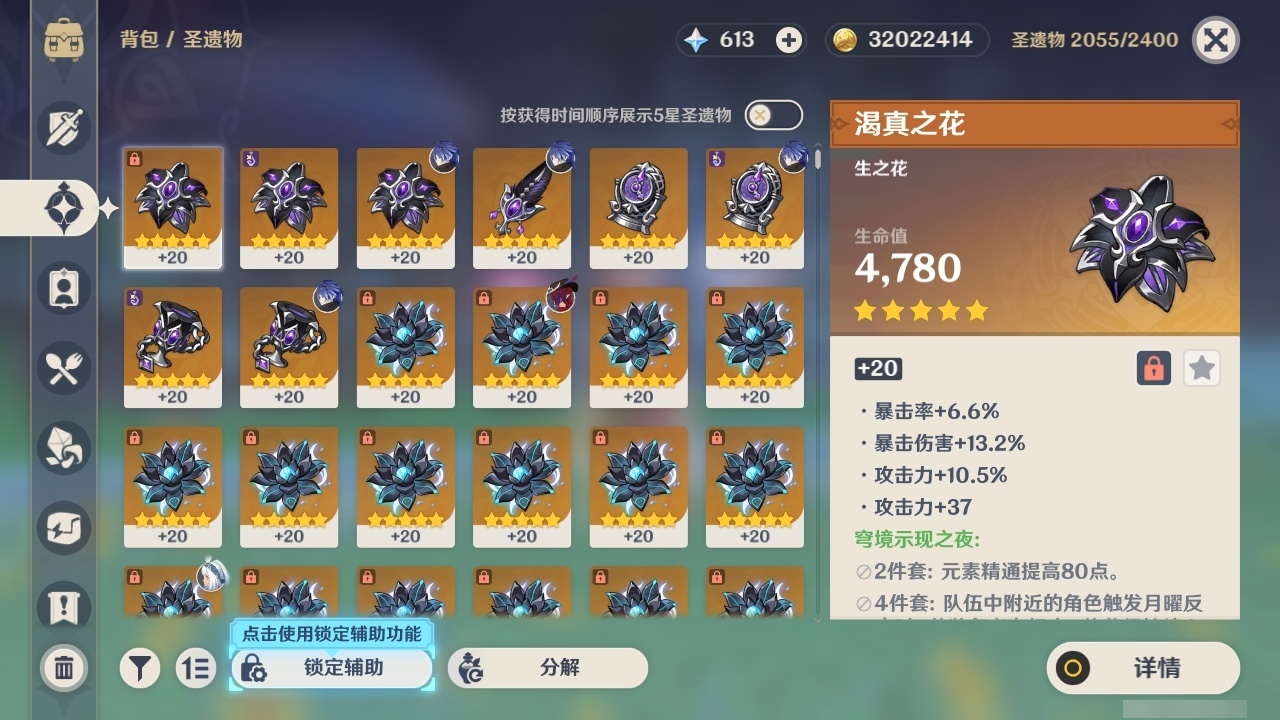
Task: Open the artifact filter icon
Action: click(x=140, y=668)
